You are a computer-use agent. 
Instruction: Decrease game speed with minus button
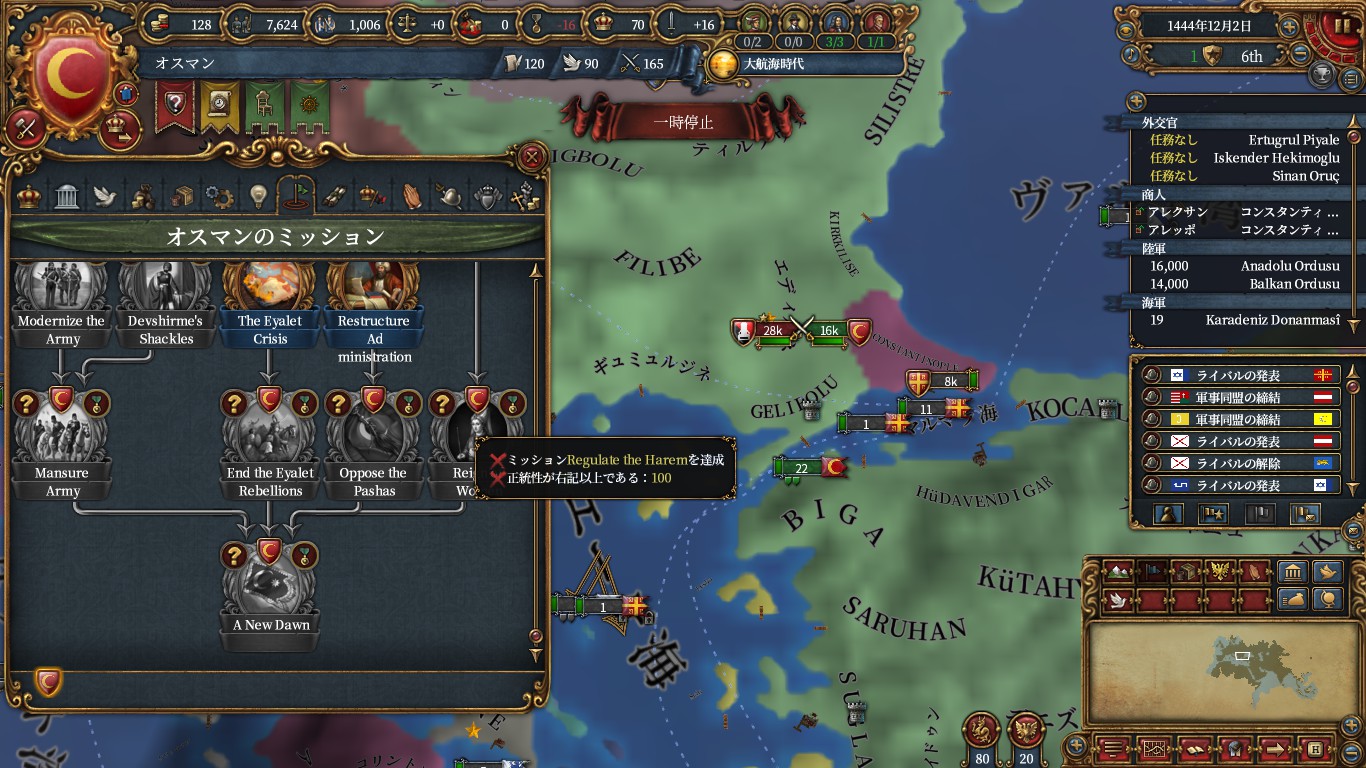point(1301,56)
